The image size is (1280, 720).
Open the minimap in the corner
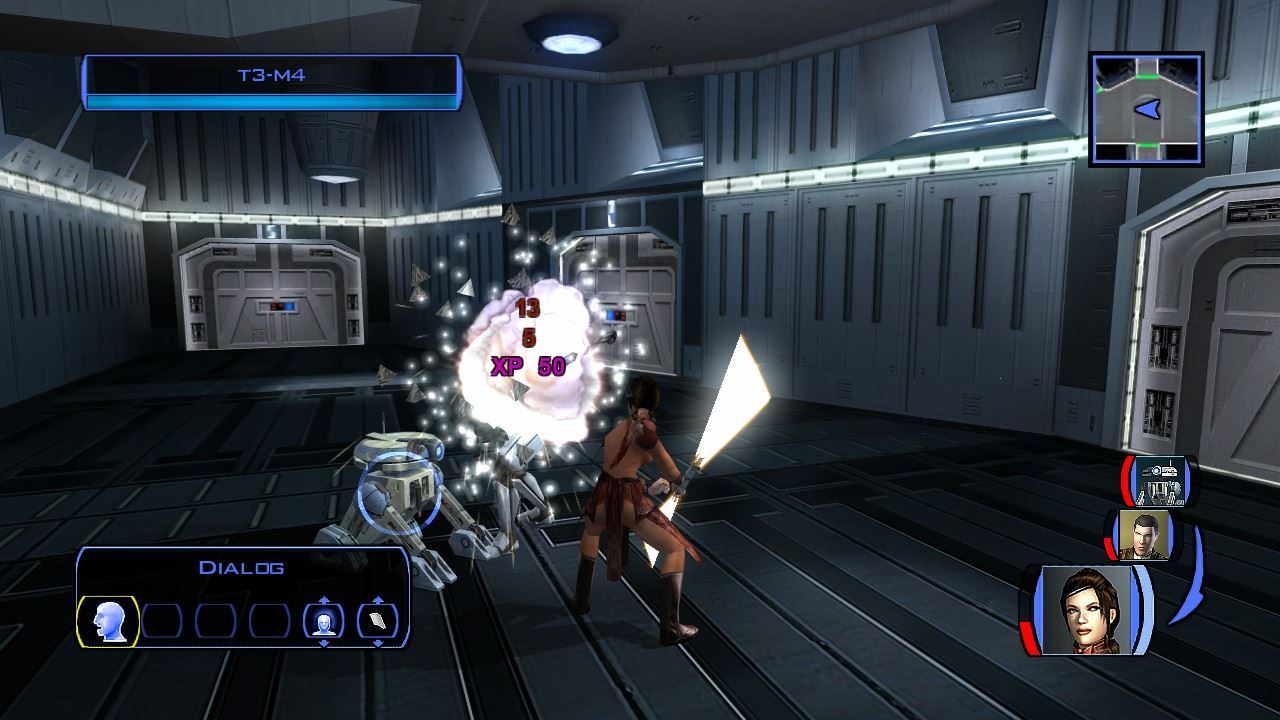pos(1146,109)
